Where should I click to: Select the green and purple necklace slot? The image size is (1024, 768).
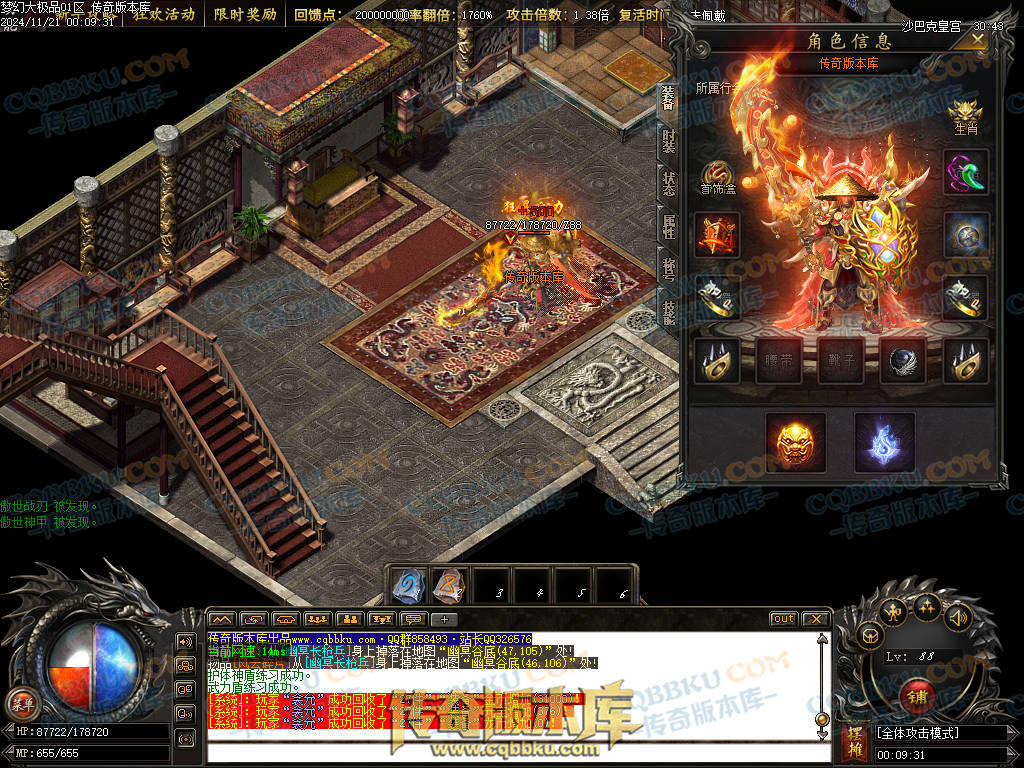[x=966, y=172]
